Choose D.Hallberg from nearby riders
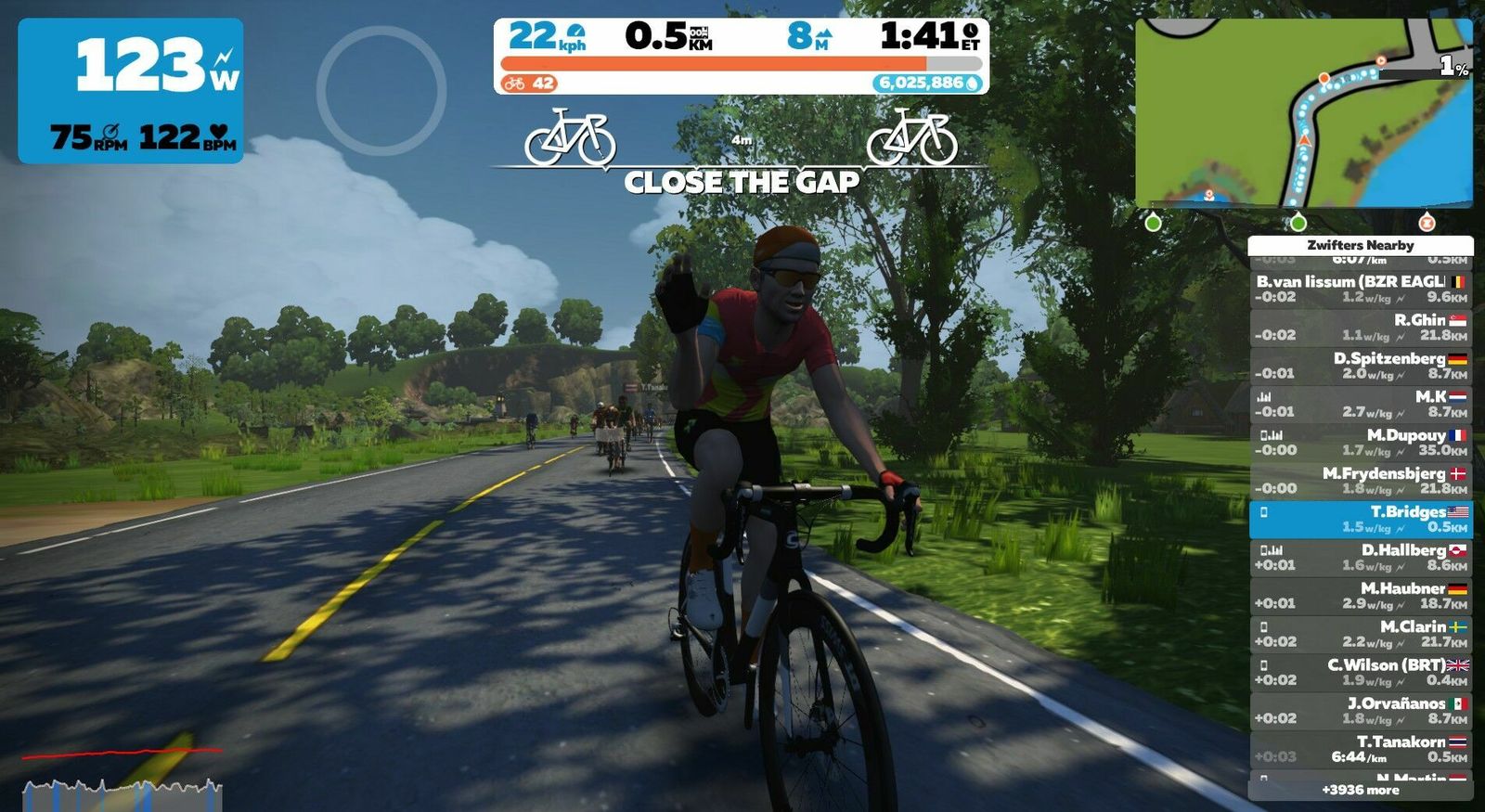 1360,557
